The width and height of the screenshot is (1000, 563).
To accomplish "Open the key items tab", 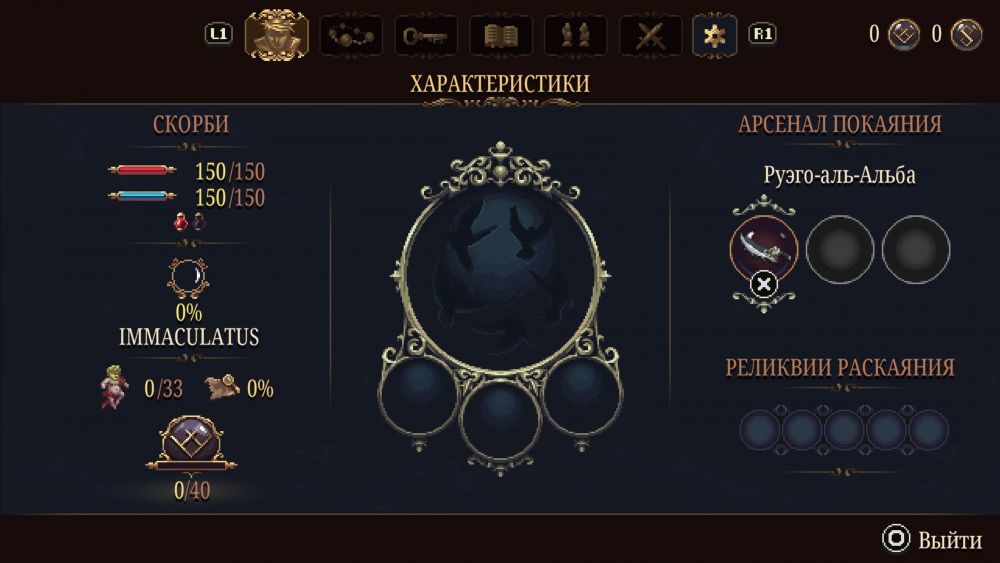I will point(426,36).
